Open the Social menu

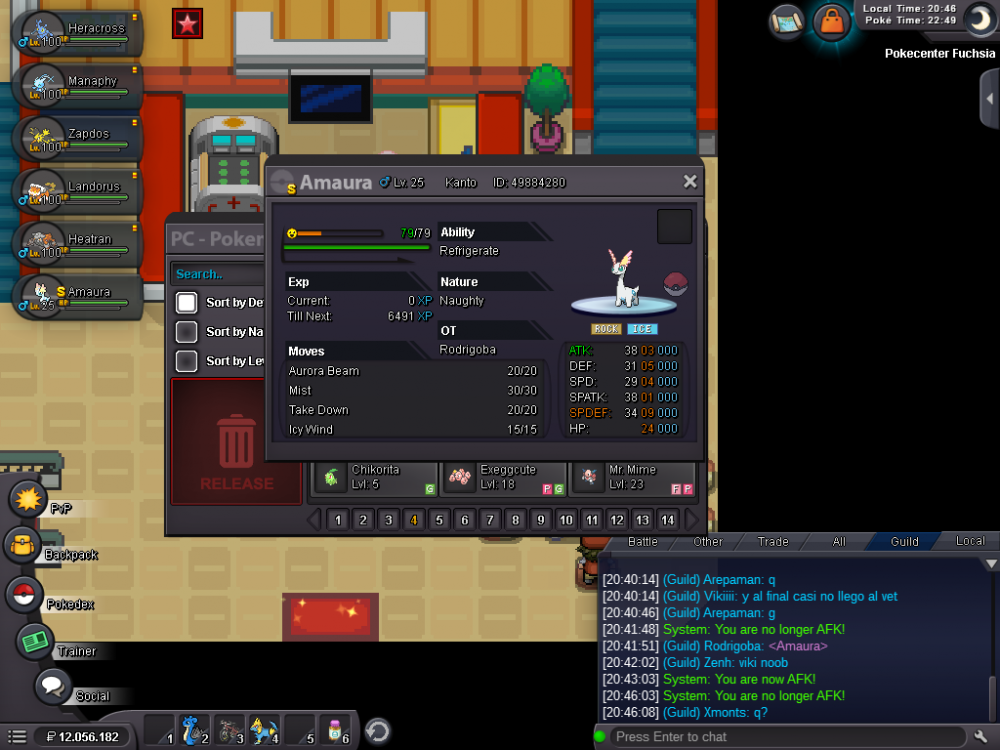pyautogui.click(x=53, y=687)
